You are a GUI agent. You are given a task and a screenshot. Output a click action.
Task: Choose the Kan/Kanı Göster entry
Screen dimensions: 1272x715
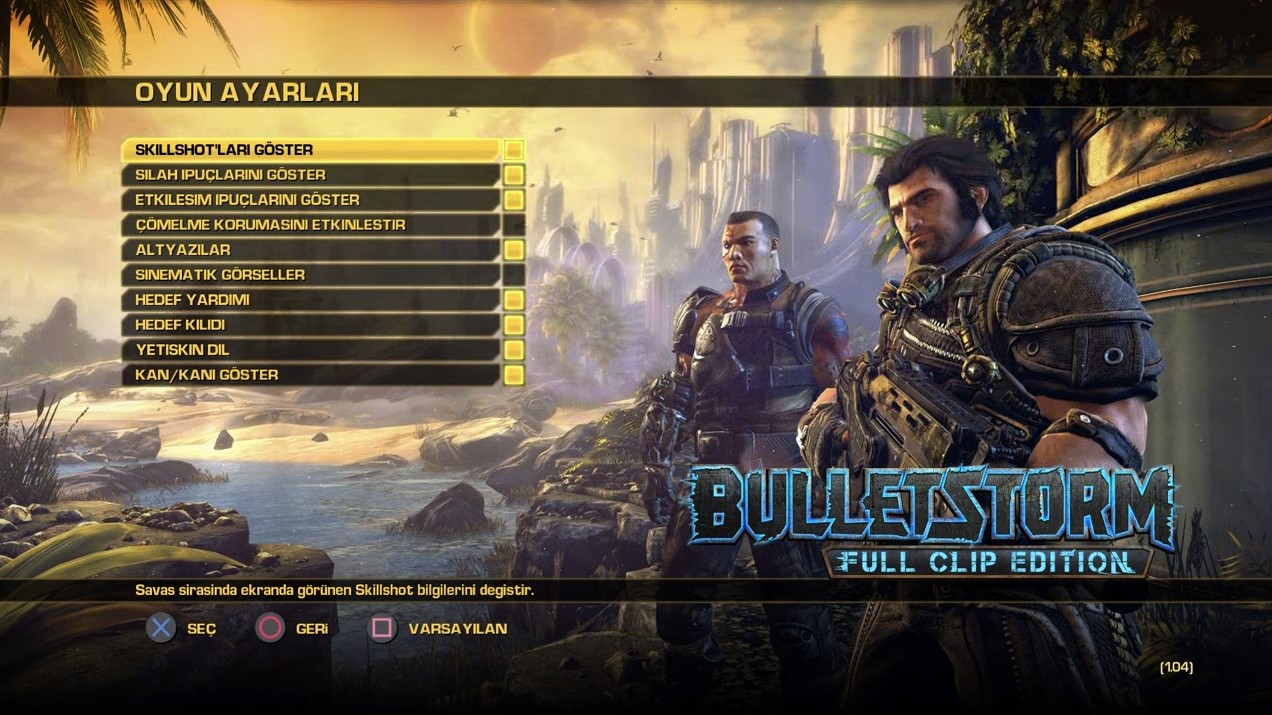click(310, 375)
